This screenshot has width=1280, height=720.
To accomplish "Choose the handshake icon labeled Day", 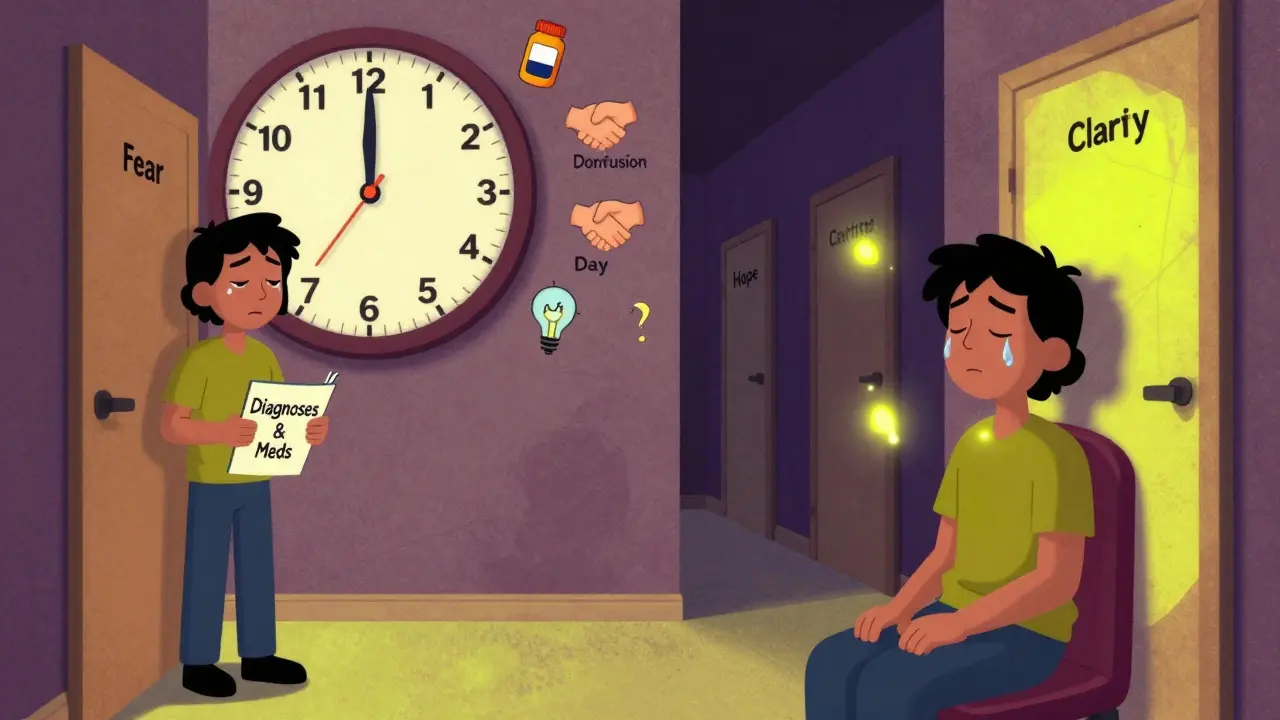I will (x=606, y=223).
